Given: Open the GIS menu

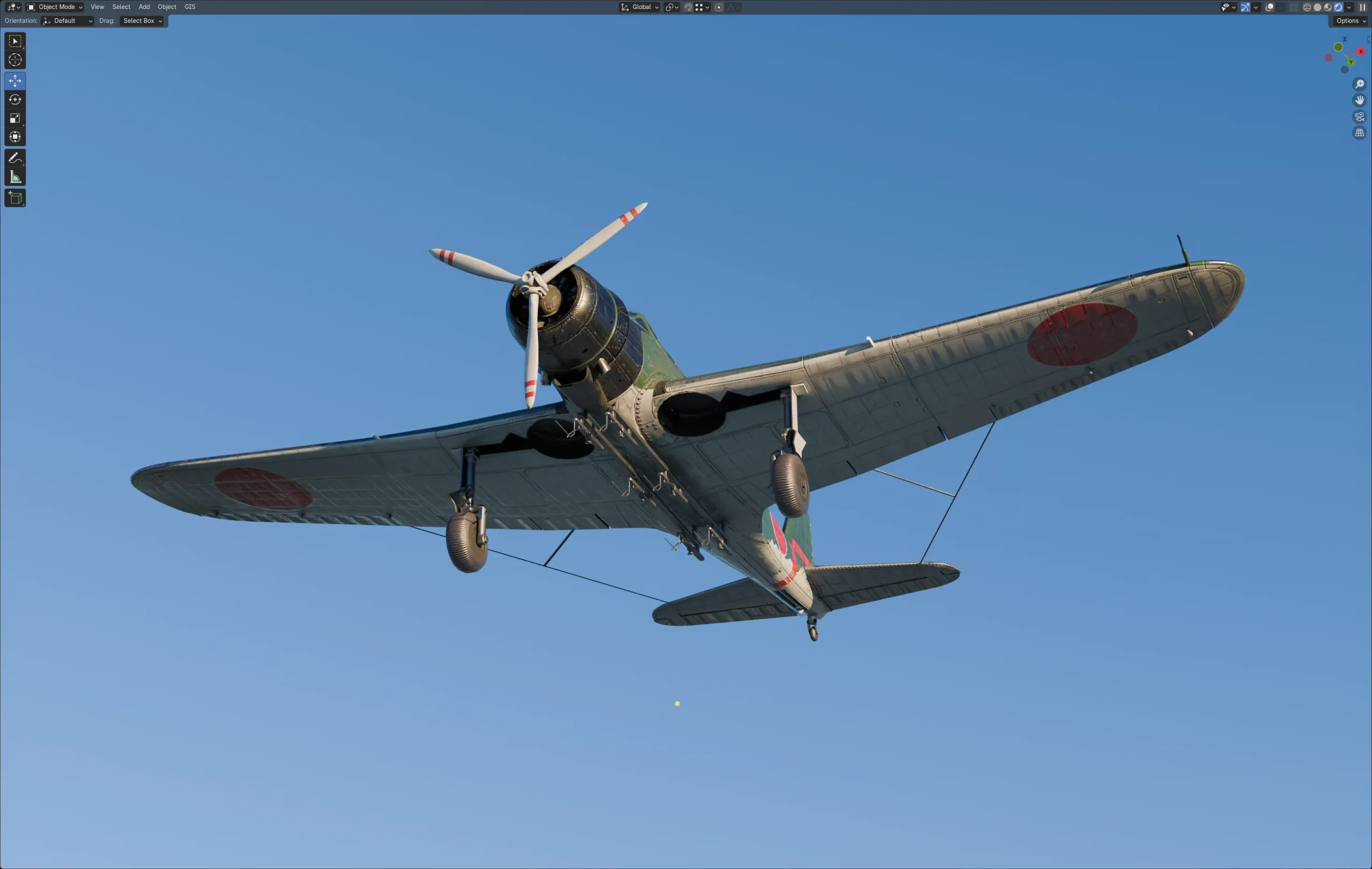Looking at the screenshot, I should click(x=189, y=7).
